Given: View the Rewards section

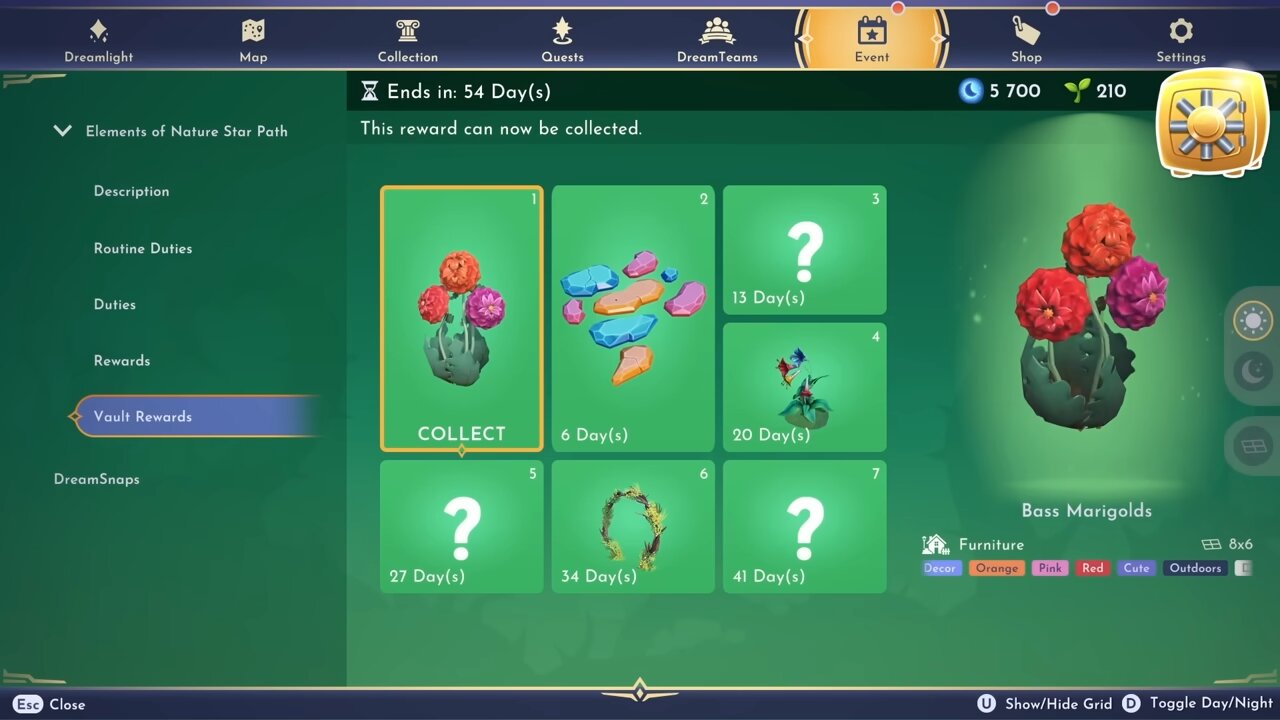Looking at the screenshot, I should [x=122, y=360].
